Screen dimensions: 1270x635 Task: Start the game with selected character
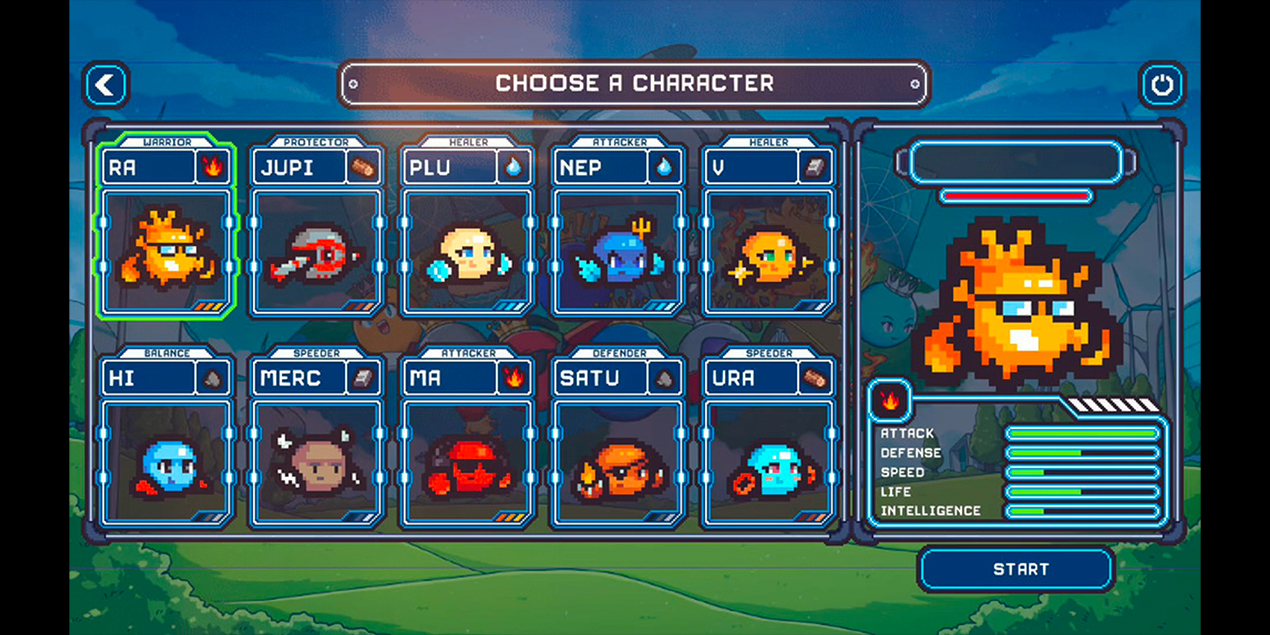tap(1016, 569)
